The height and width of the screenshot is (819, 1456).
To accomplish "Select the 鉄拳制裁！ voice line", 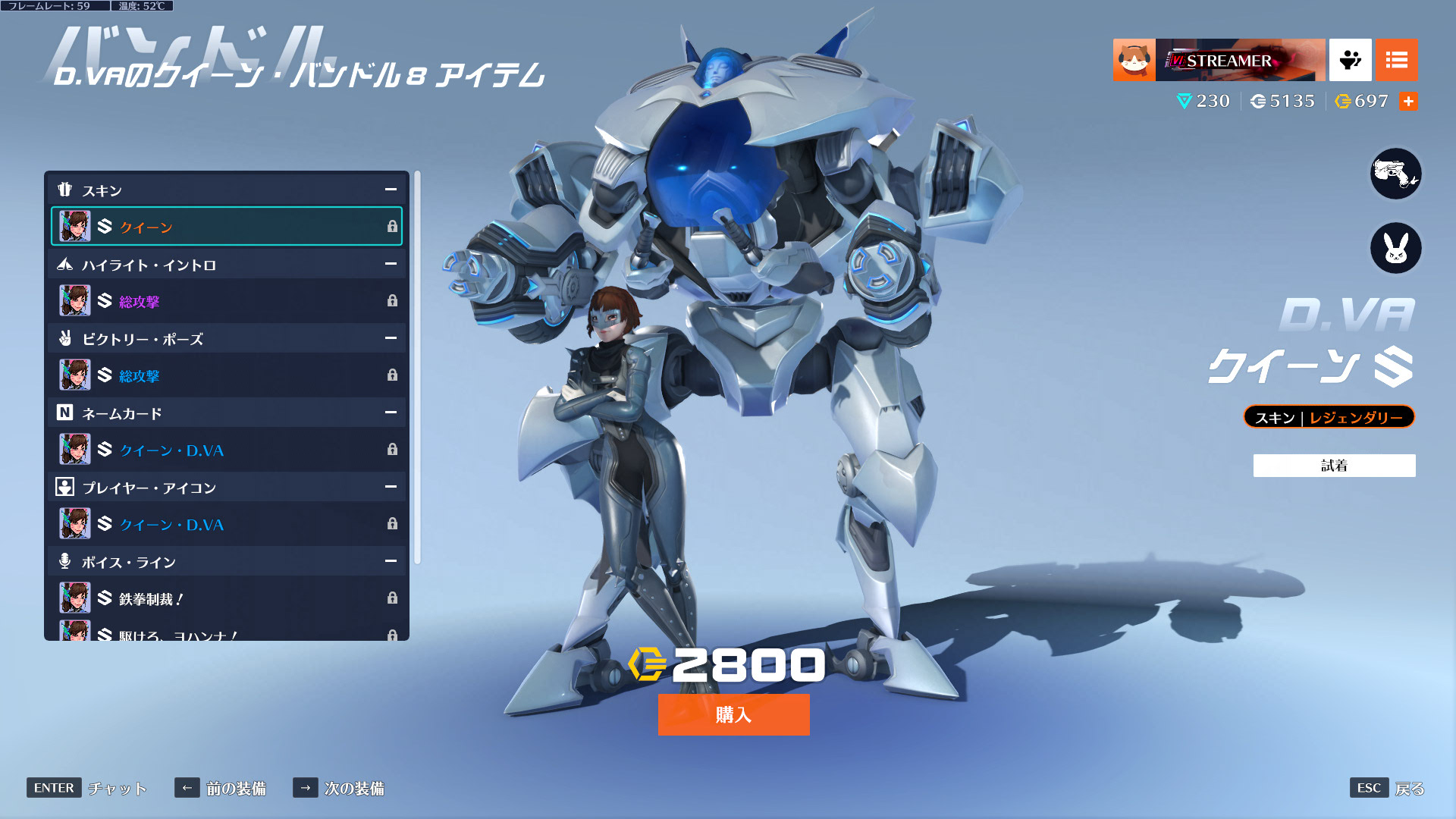I will coord(226,598).
